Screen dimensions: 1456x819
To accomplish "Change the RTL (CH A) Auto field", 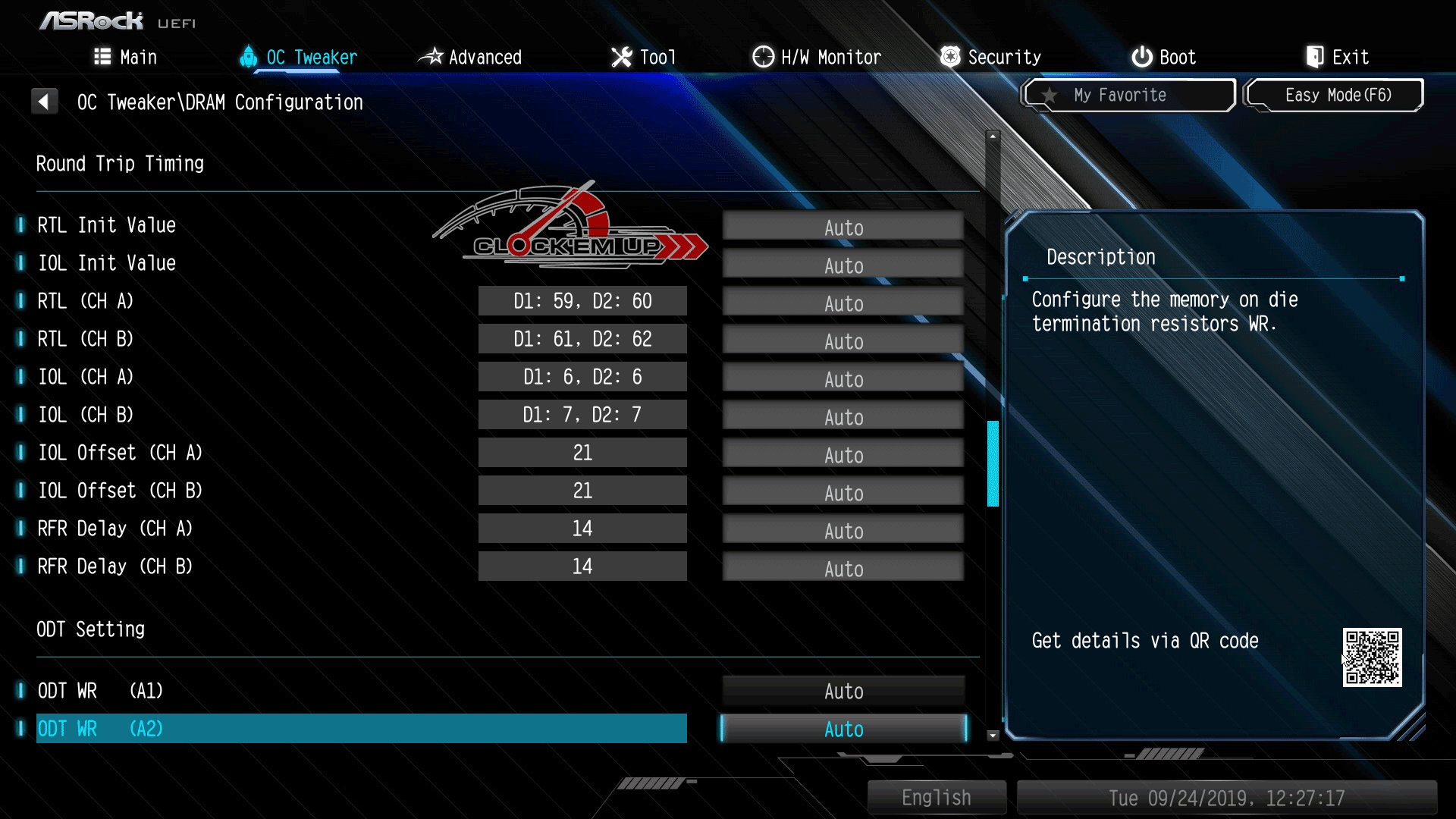I will tap(843, 303).
